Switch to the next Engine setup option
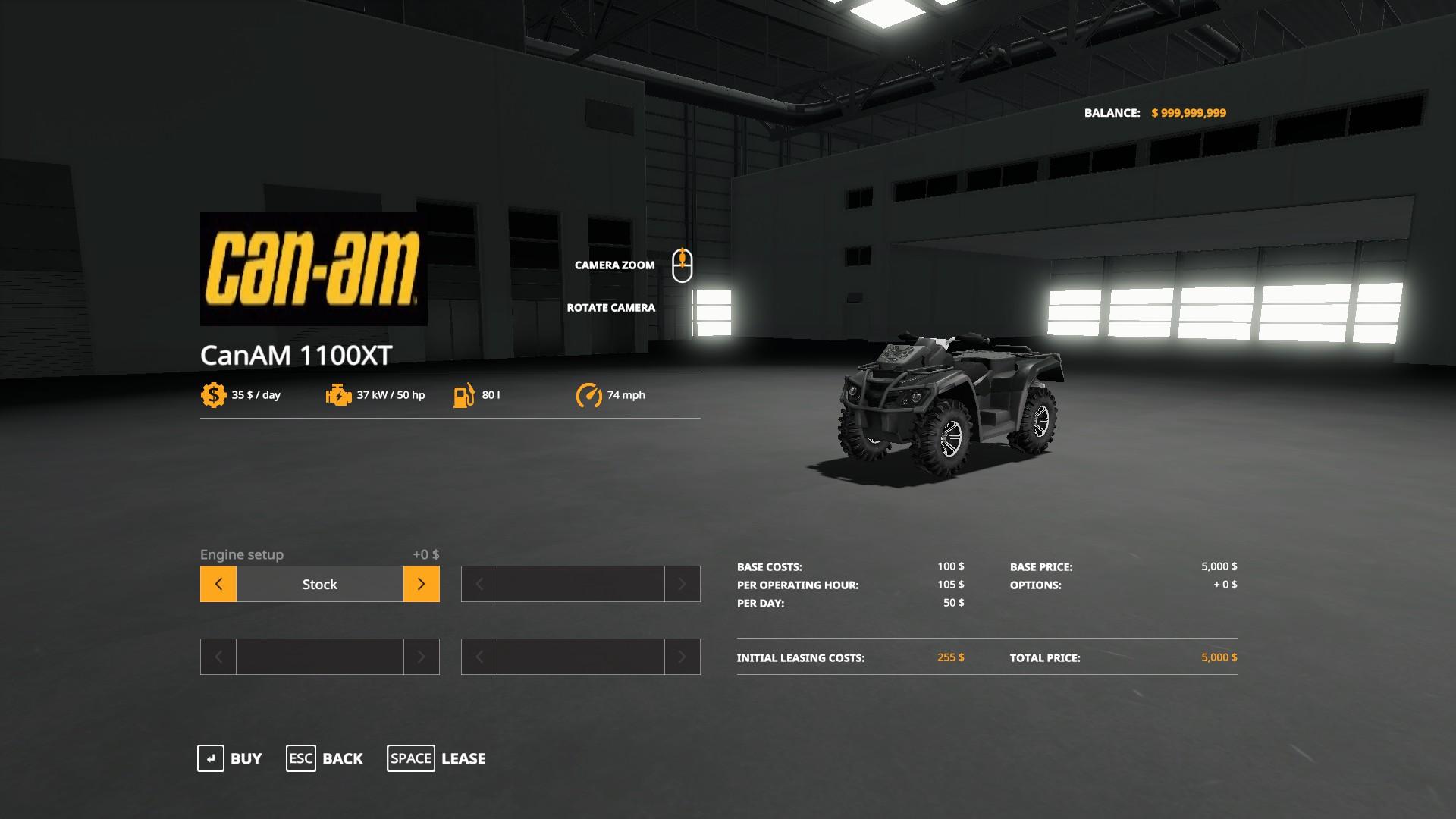The image size is (1456, 819). pyautogui.click(x=421, y=584)
